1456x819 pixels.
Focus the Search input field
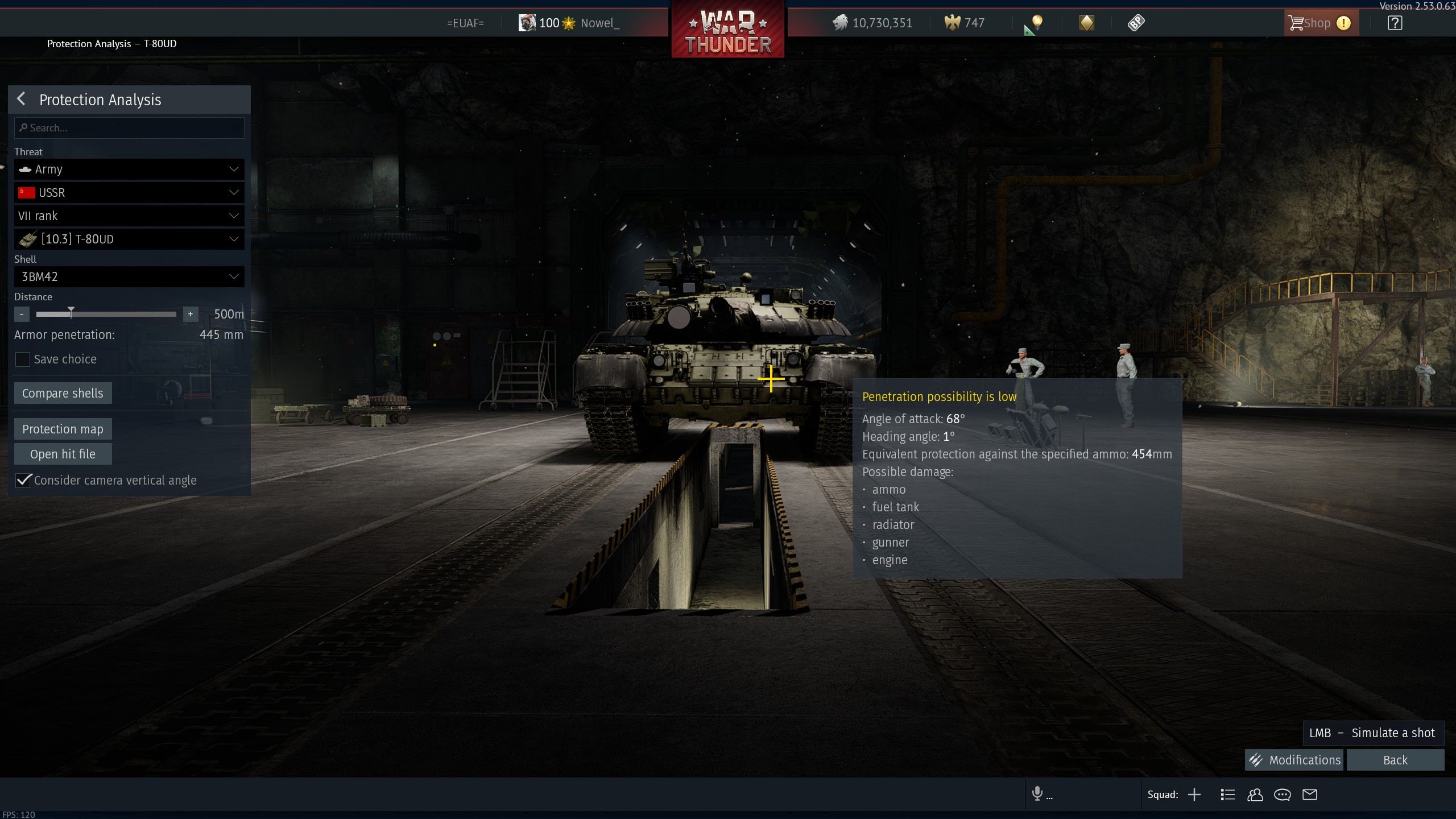click(129, 128)
